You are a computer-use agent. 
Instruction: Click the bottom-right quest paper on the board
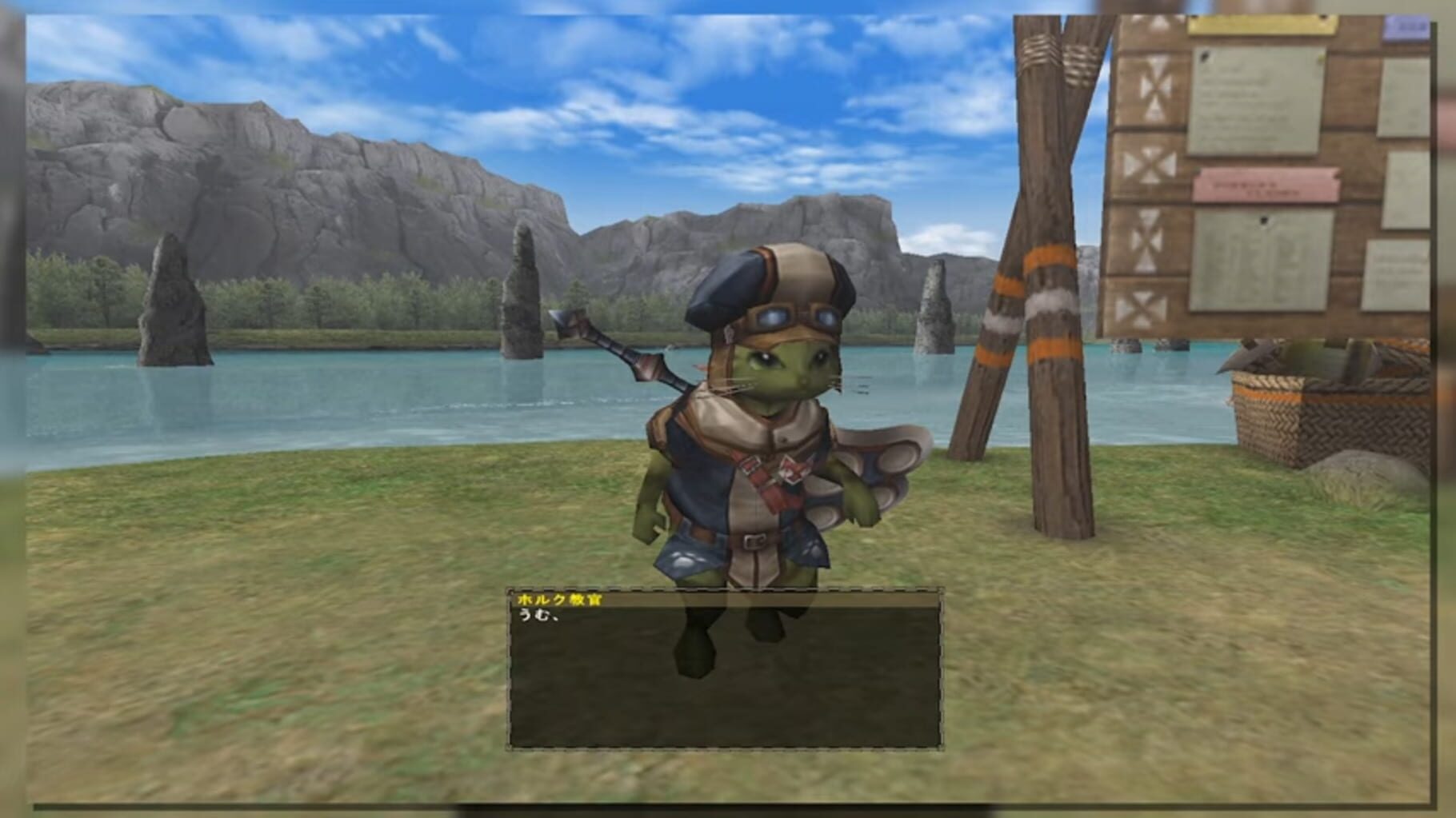[1394, 275]
